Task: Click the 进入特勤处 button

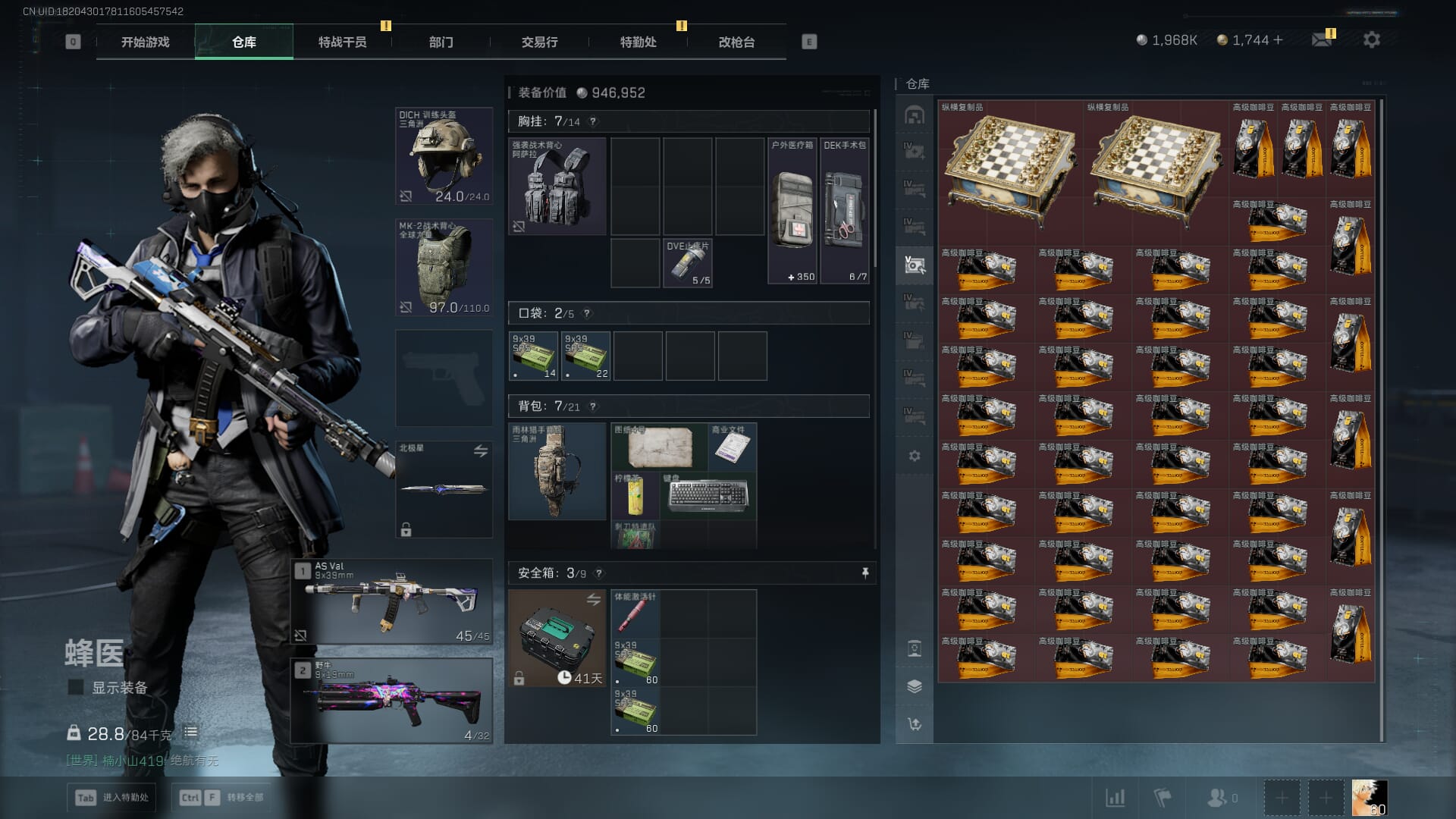Action: [112, 797]
